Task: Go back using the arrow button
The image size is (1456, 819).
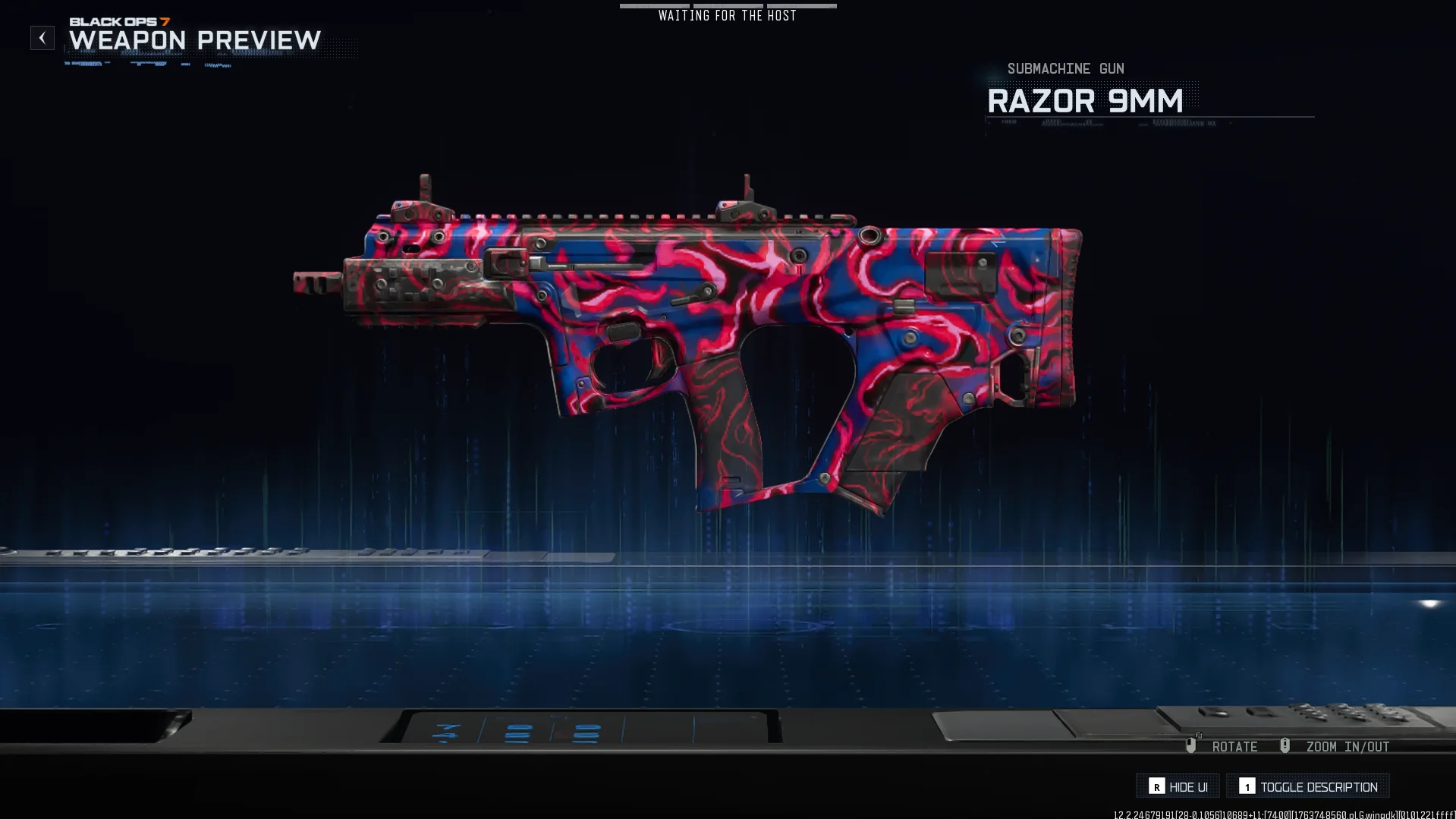Action: coord(42,38)
